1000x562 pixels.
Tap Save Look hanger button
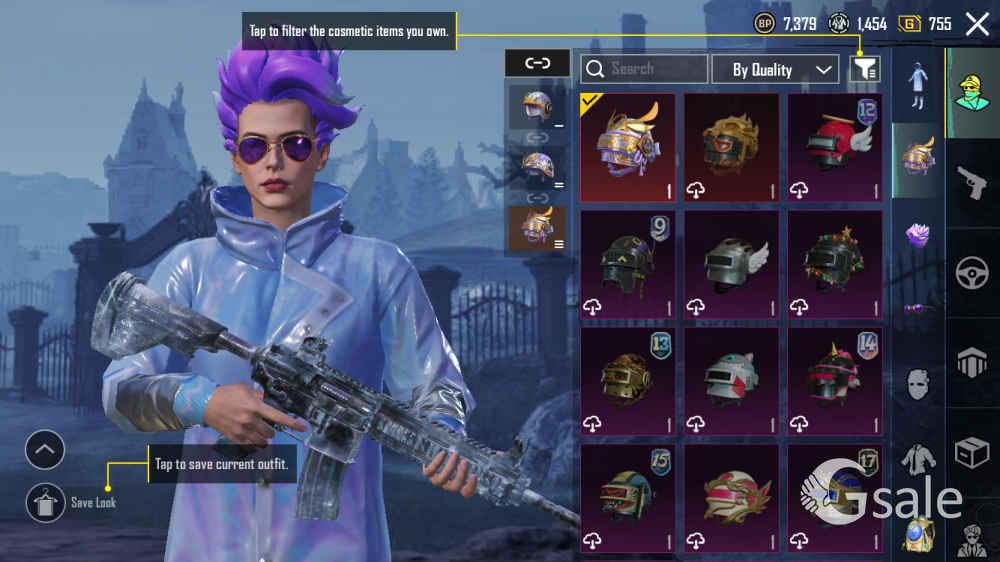pyautogui.click(x=45, y=503)
